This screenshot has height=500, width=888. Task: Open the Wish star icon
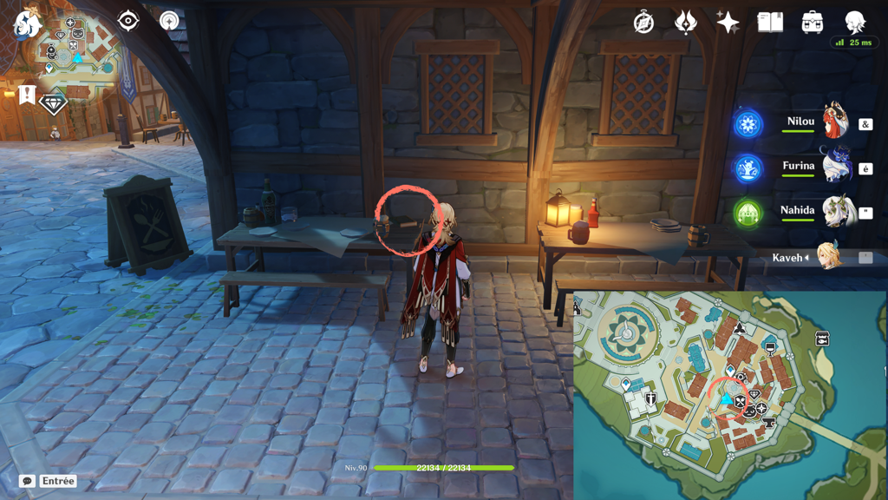click(x=728, y=22)
